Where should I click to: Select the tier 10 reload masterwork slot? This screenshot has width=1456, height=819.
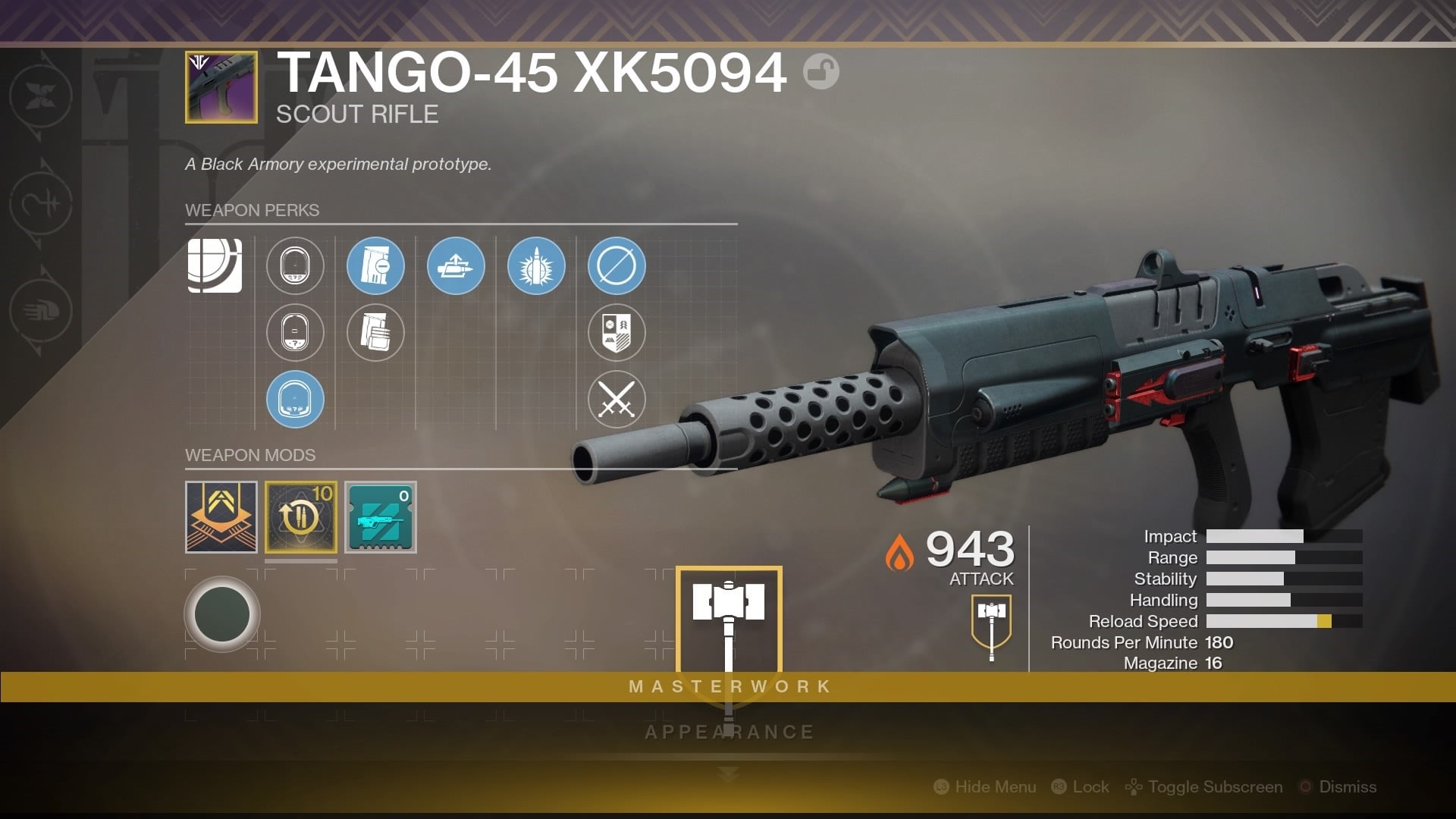click(301, 517)
